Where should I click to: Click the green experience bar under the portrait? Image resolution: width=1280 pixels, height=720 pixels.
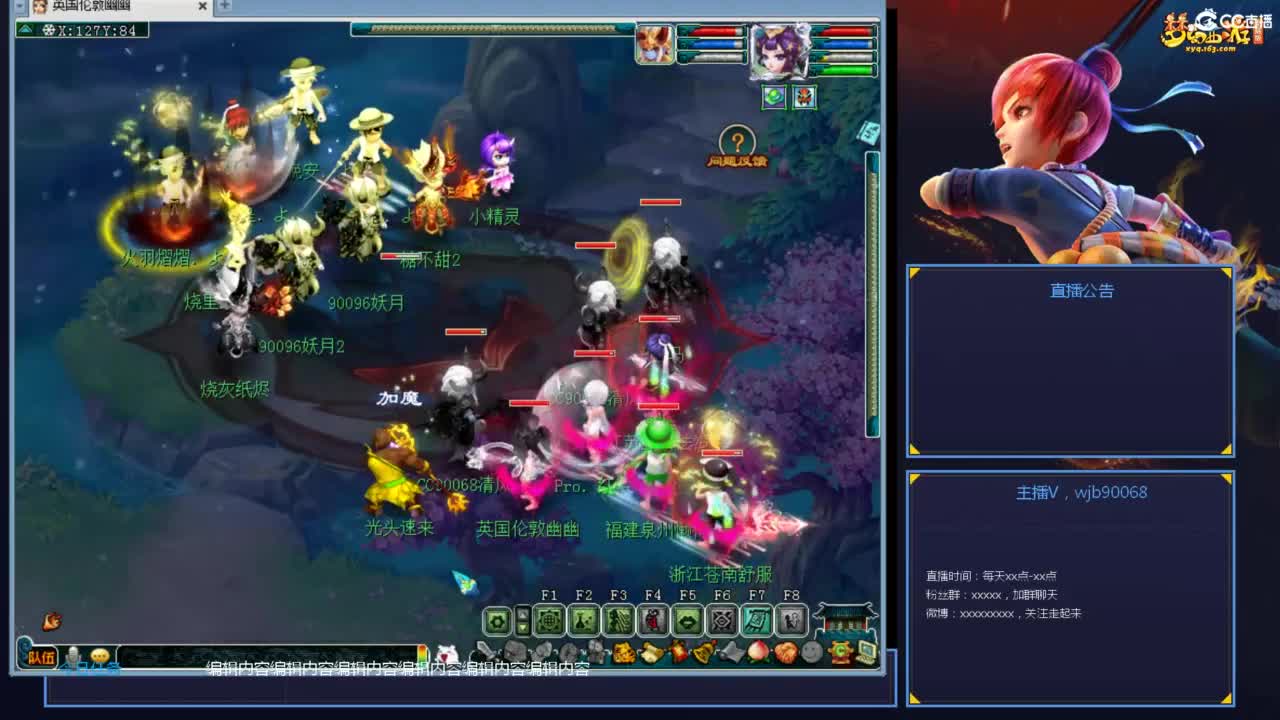[x=846, y=70]
